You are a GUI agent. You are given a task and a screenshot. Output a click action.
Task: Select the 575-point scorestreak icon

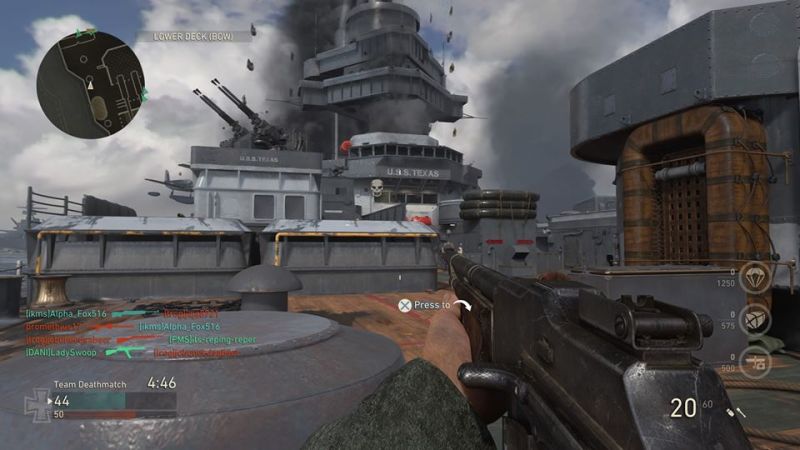(x=757, y=319)
